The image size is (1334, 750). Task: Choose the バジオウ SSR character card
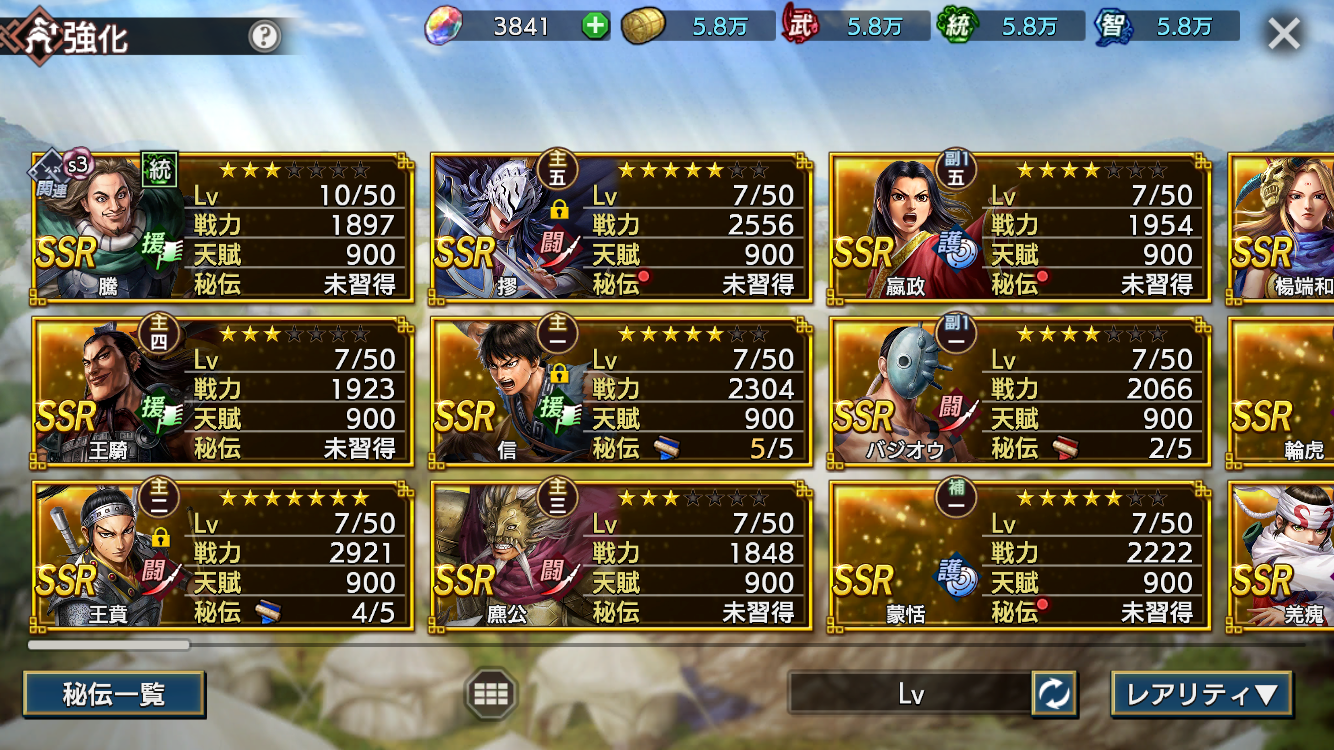(x=1019, y=391)
